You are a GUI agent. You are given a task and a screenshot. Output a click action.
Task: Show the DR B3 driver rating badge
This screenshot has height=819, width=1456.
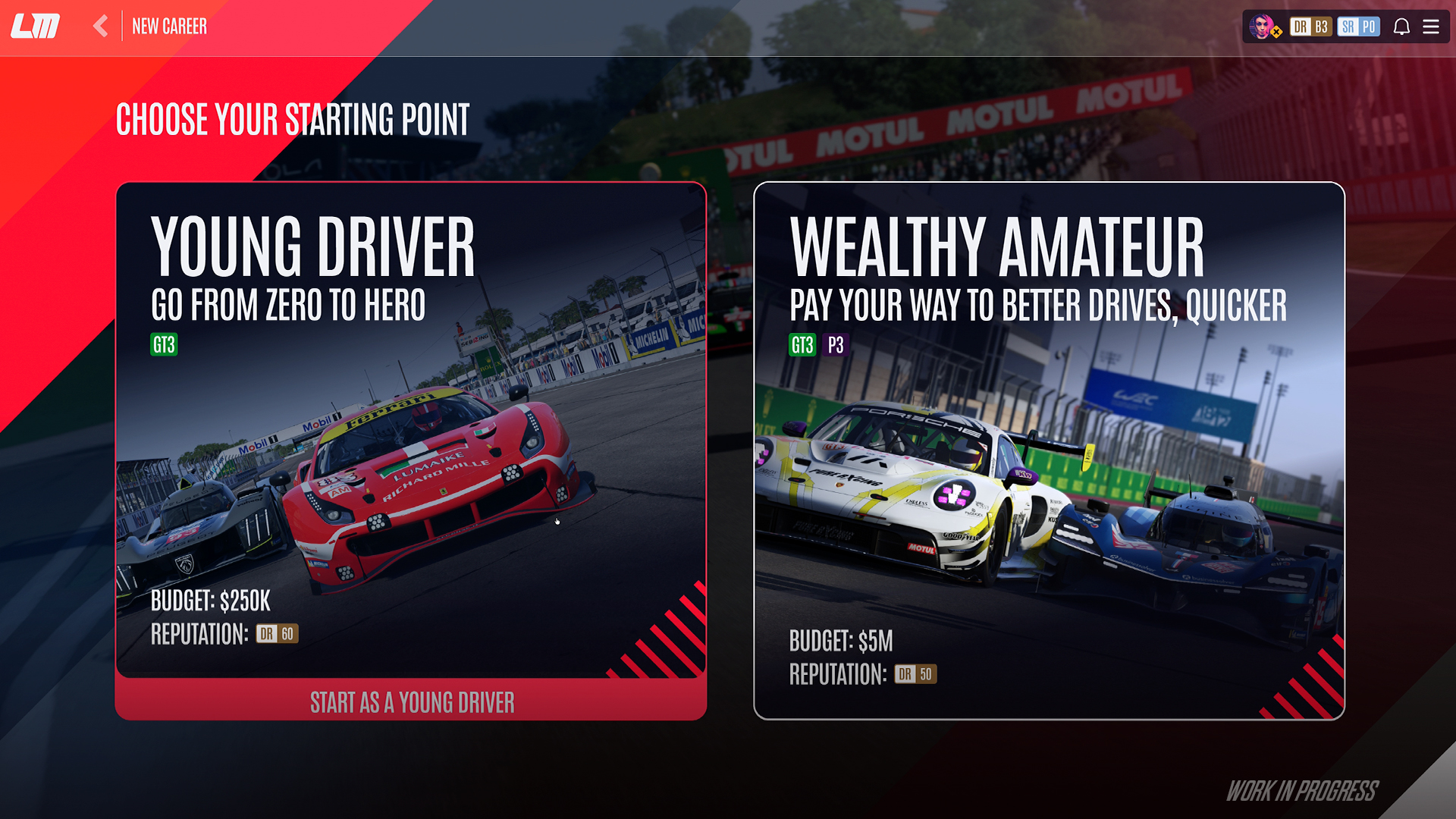(1310, 27)
